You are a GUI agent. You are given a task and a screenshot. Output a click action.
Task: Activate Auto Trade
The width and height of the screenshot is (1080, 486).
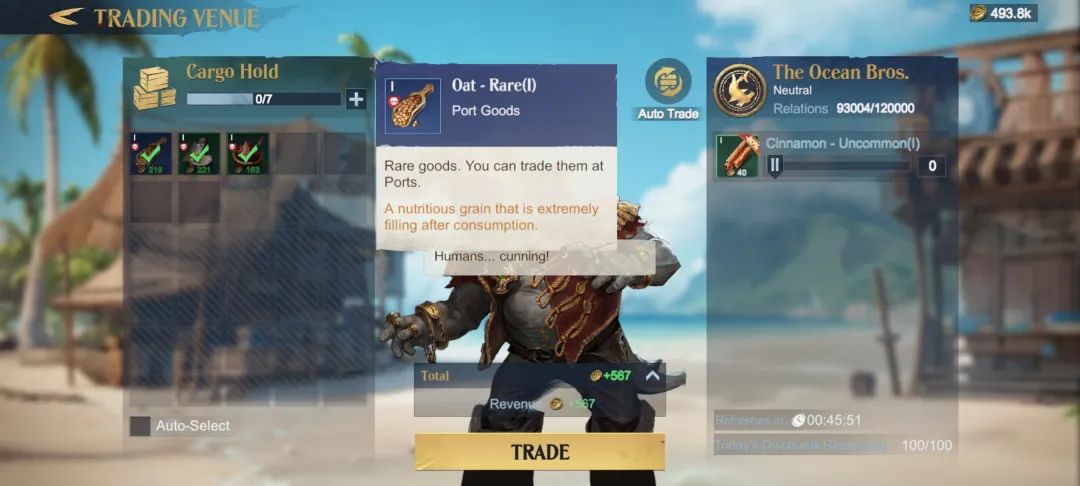pyautogui.click(x=667, y=84)
